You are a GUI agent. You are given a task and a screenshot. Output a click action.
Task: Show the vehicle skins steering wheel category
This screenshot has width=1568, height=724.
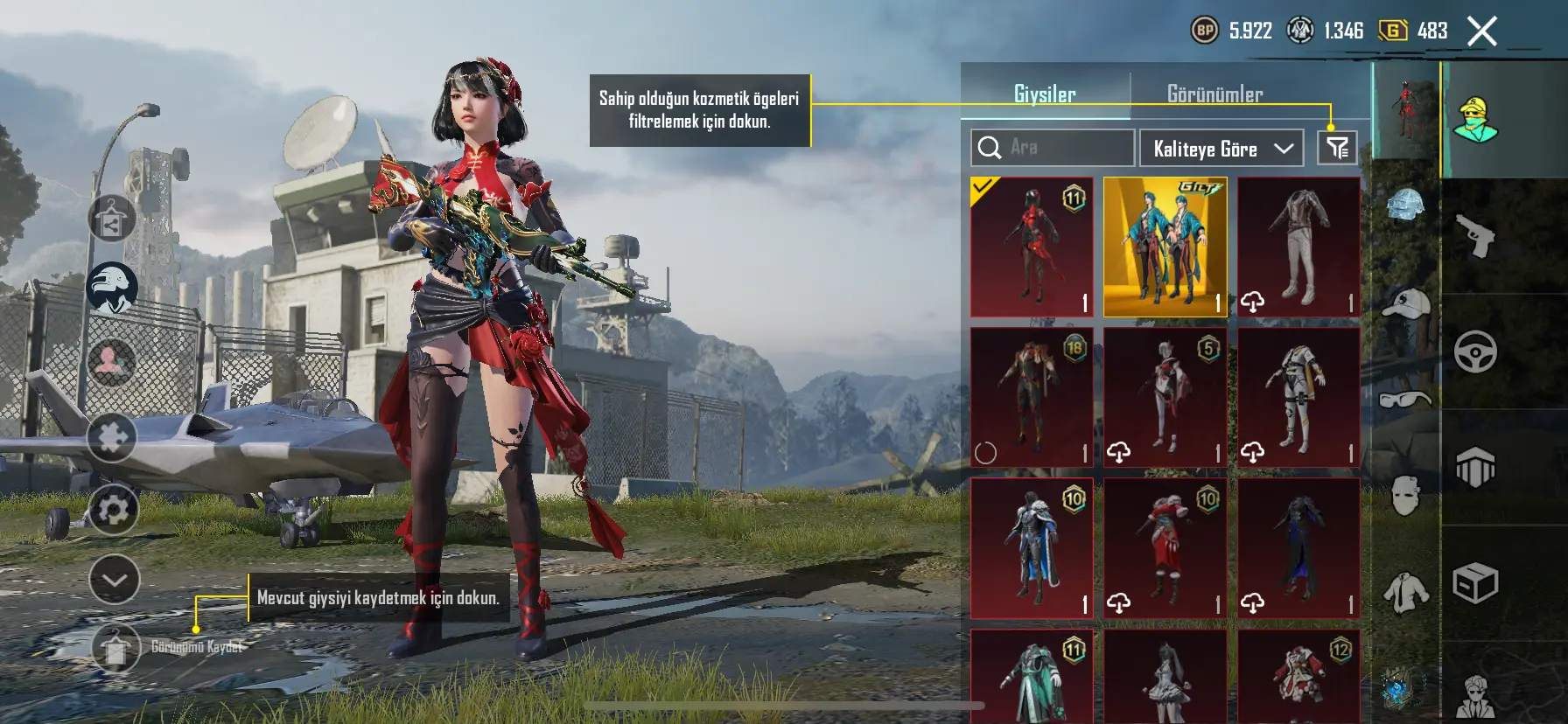coord(1476,352)
